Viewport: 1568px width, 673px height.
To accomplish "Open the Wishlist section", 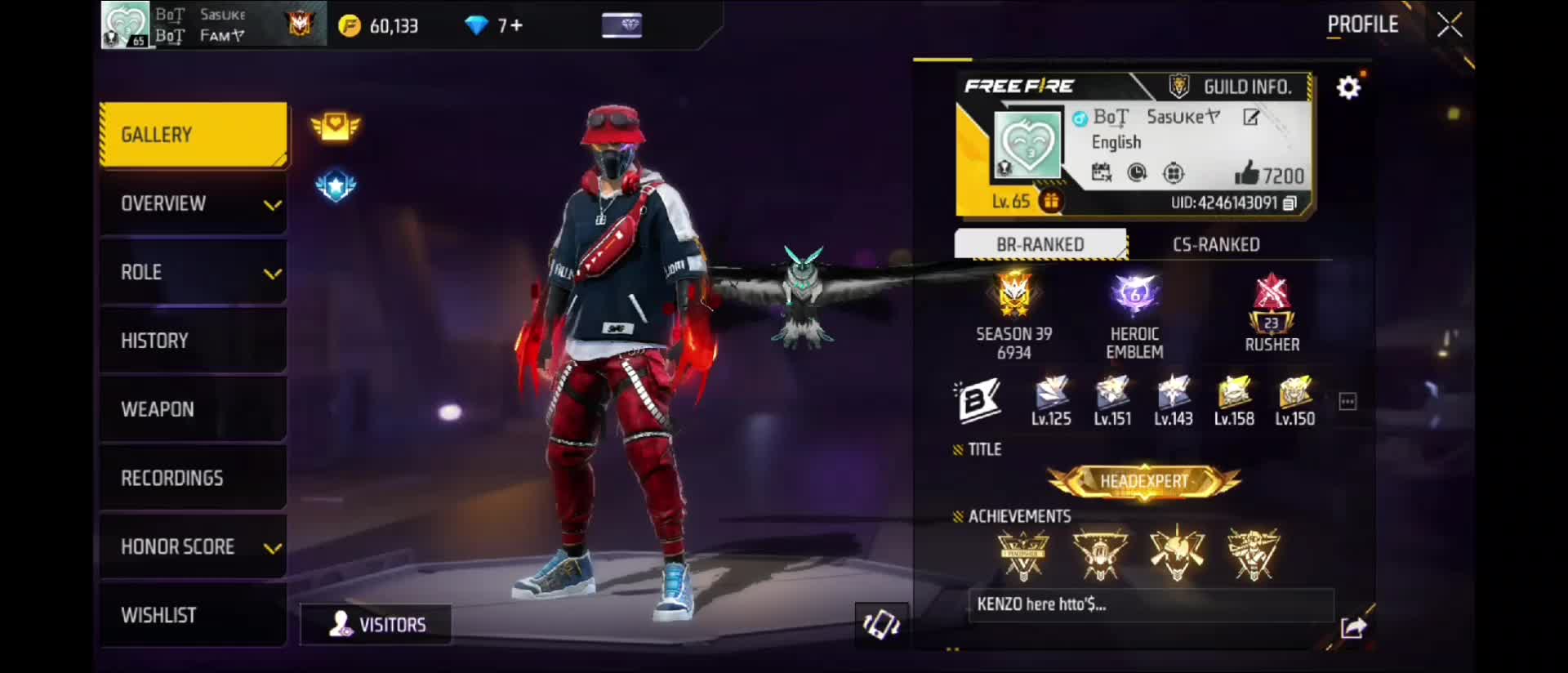I will 193,615.
